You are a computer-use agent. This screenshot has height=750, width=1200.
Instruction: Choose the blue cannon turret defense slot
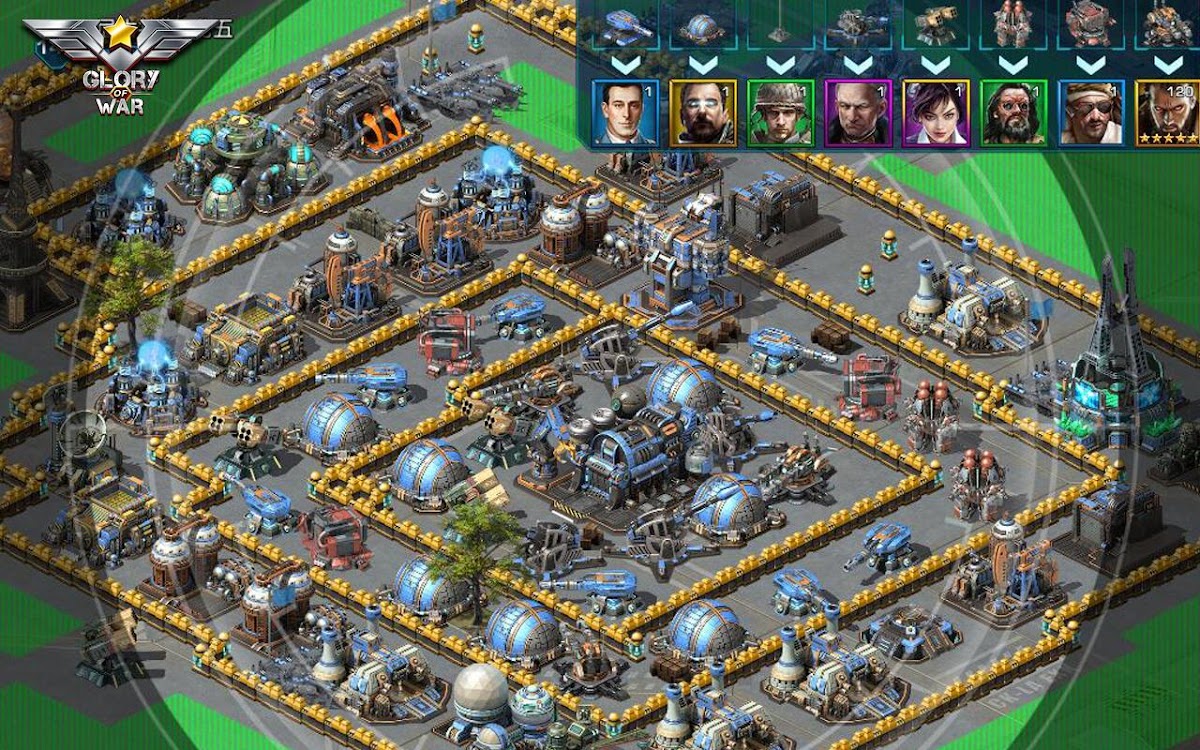click(x=625, y=25)
